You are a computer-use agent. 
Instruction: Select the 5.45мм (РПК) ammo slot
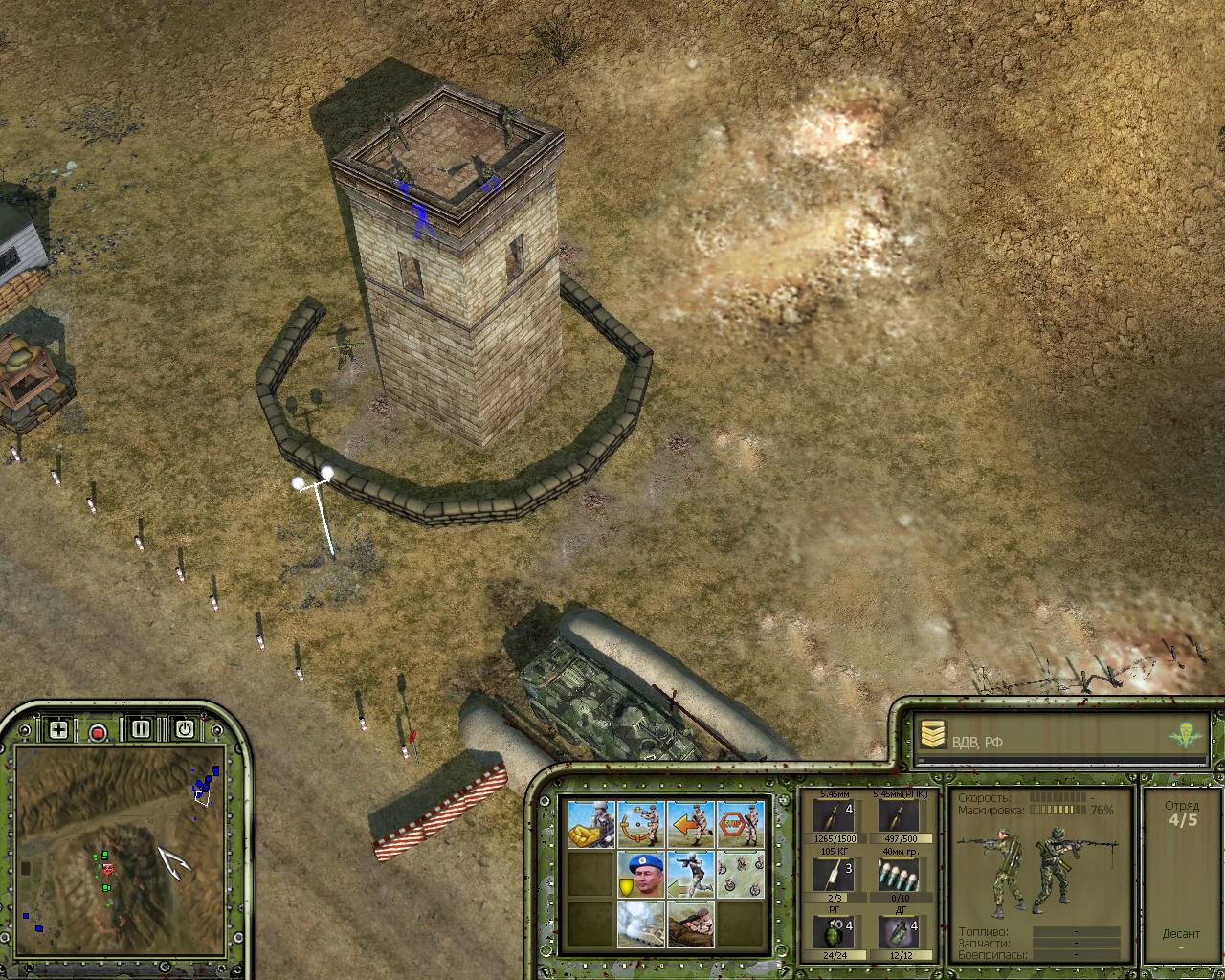(x=898, y=816)
